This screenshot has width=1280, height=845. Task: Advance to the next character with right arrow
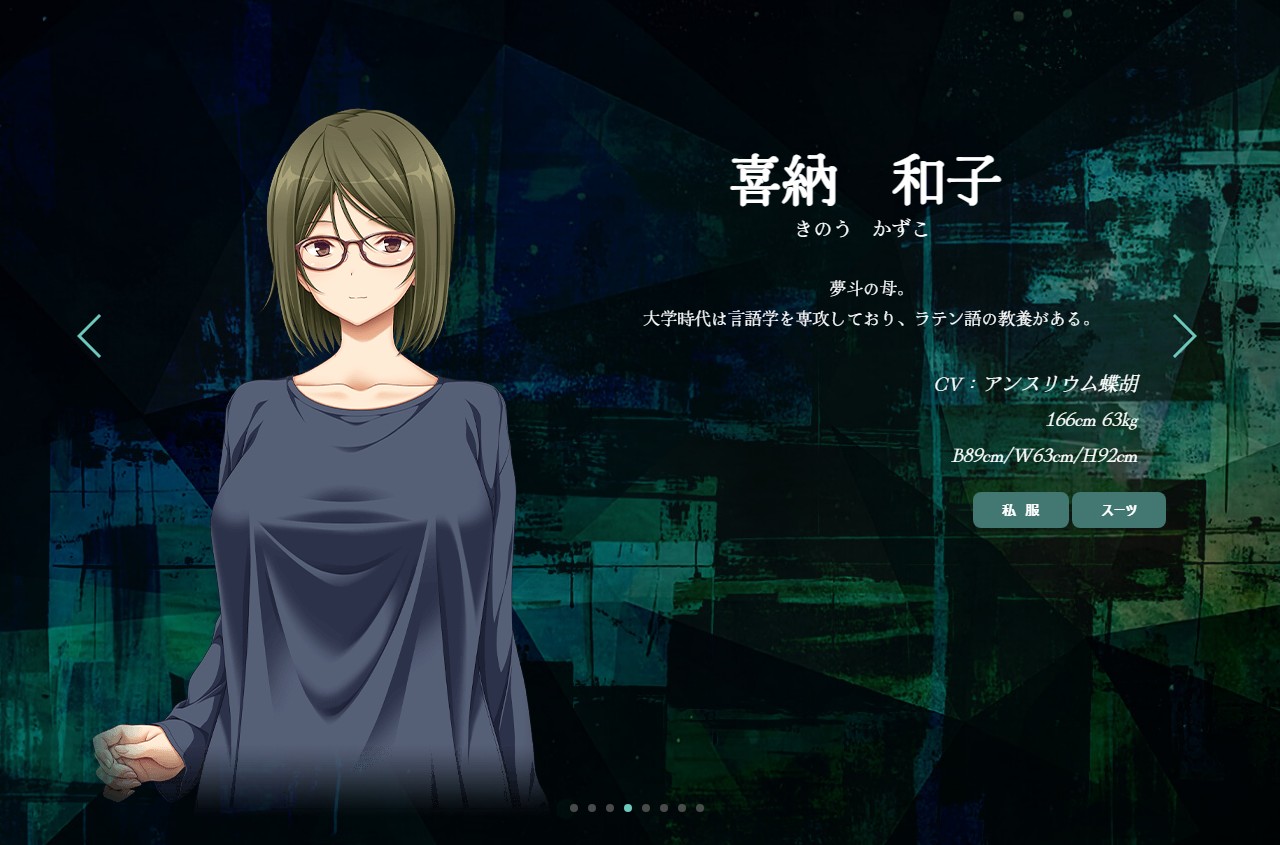click(1185, 336)
